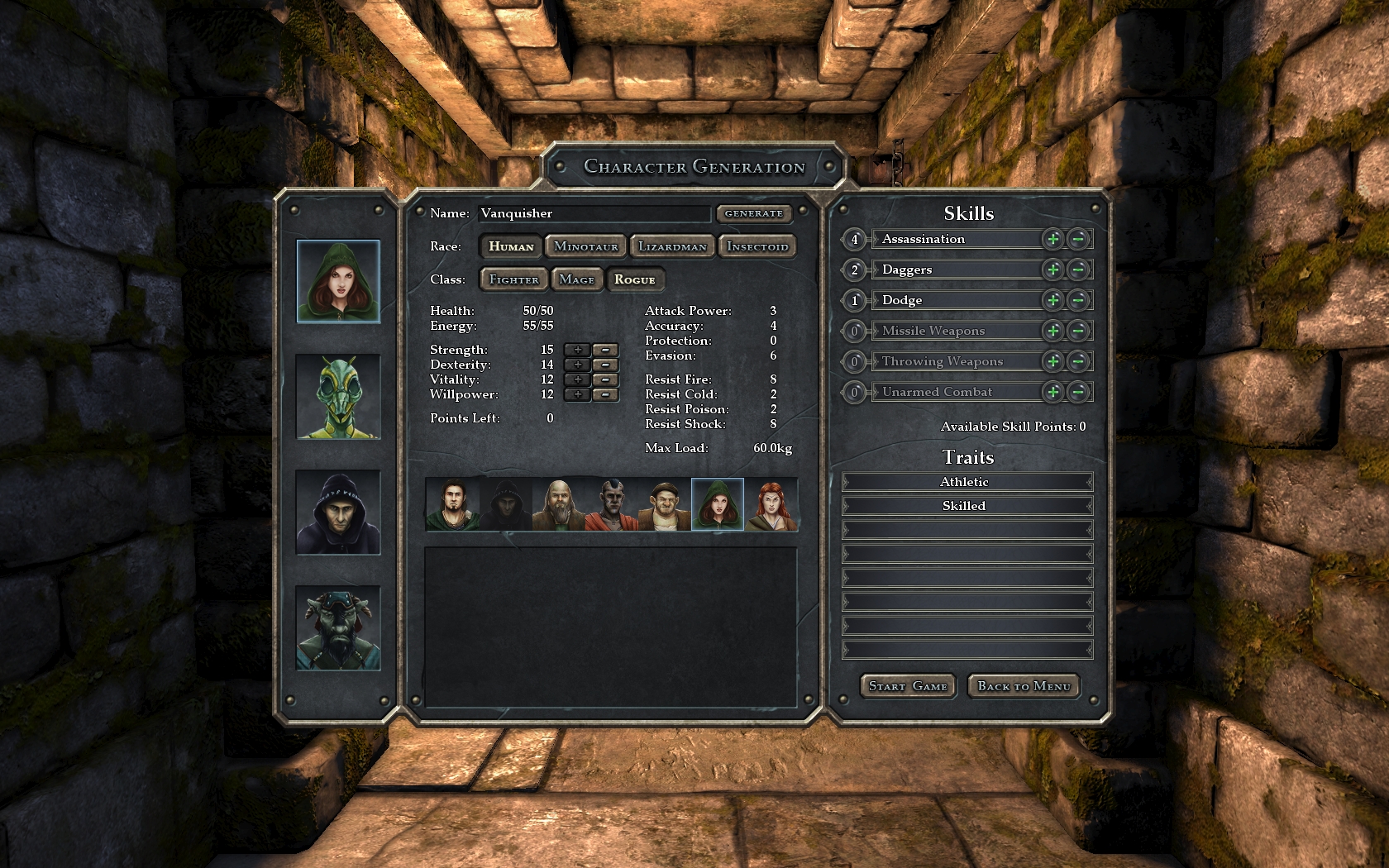Decrease Willpower with the minus button
This screenshot has height=868, width=1389.
point(605,394)
